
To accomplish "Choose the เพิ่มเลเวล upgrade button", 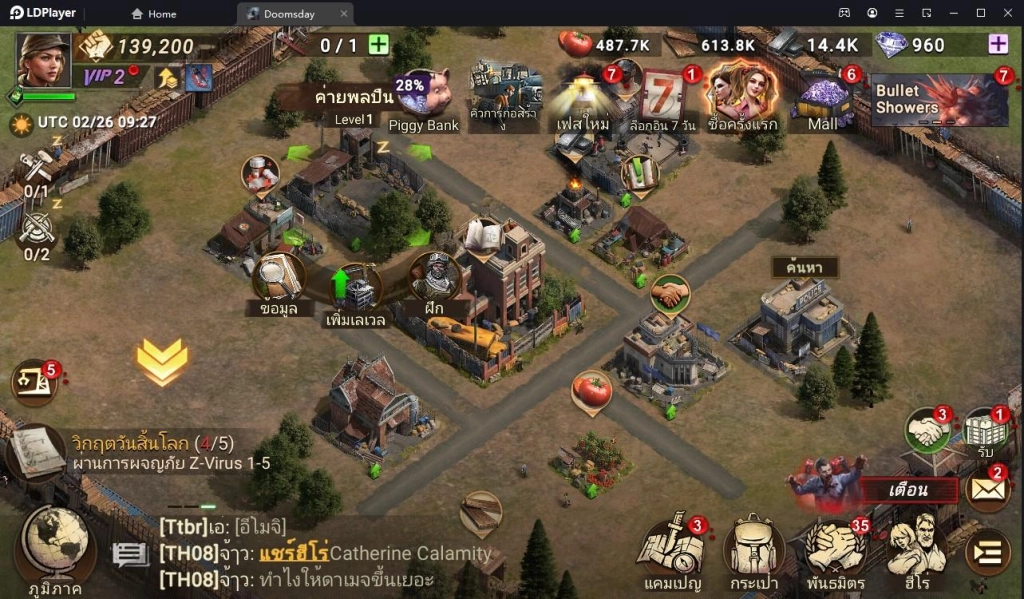I will click(356, 290).
